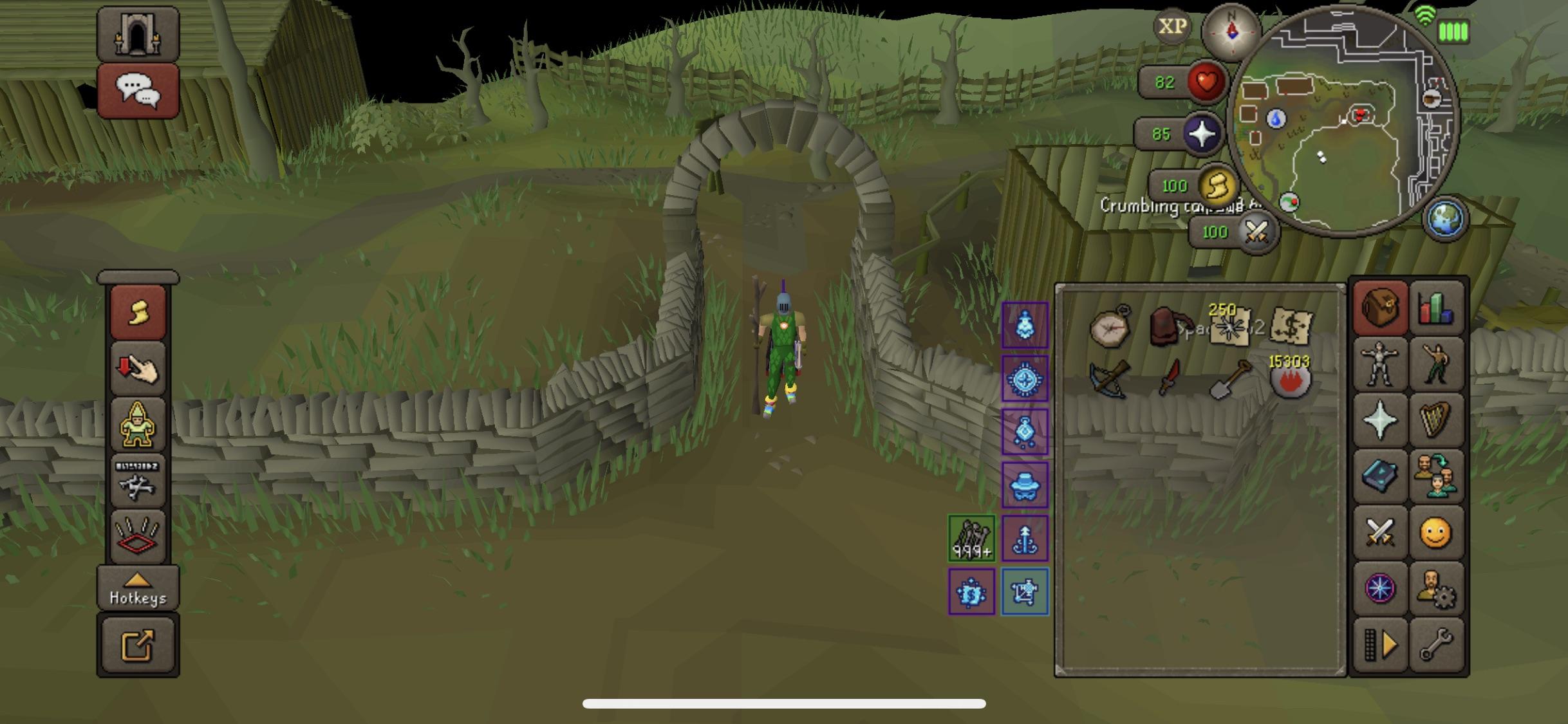Open the Prayer tab

point(1379,422)
